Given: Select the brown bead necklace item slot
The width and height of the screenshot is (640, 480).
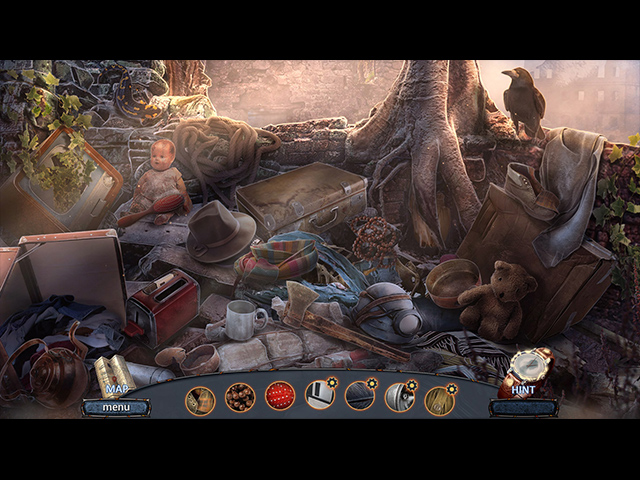Looking at the screenshot, I should point(240,398).
